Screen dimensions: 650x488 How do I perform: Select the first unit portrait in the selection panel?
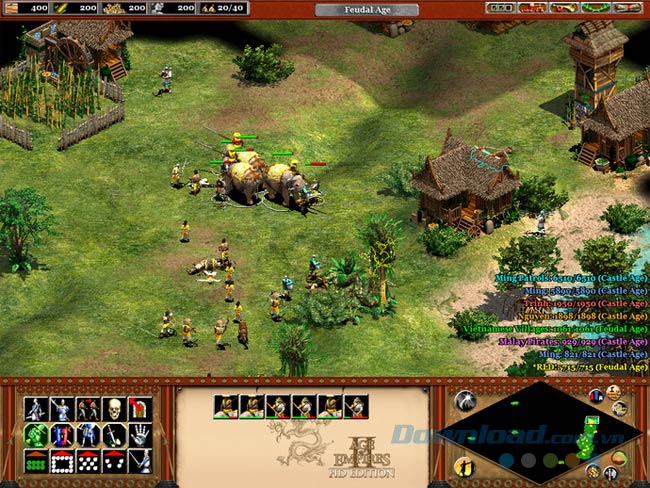click(x=226, y=406)
